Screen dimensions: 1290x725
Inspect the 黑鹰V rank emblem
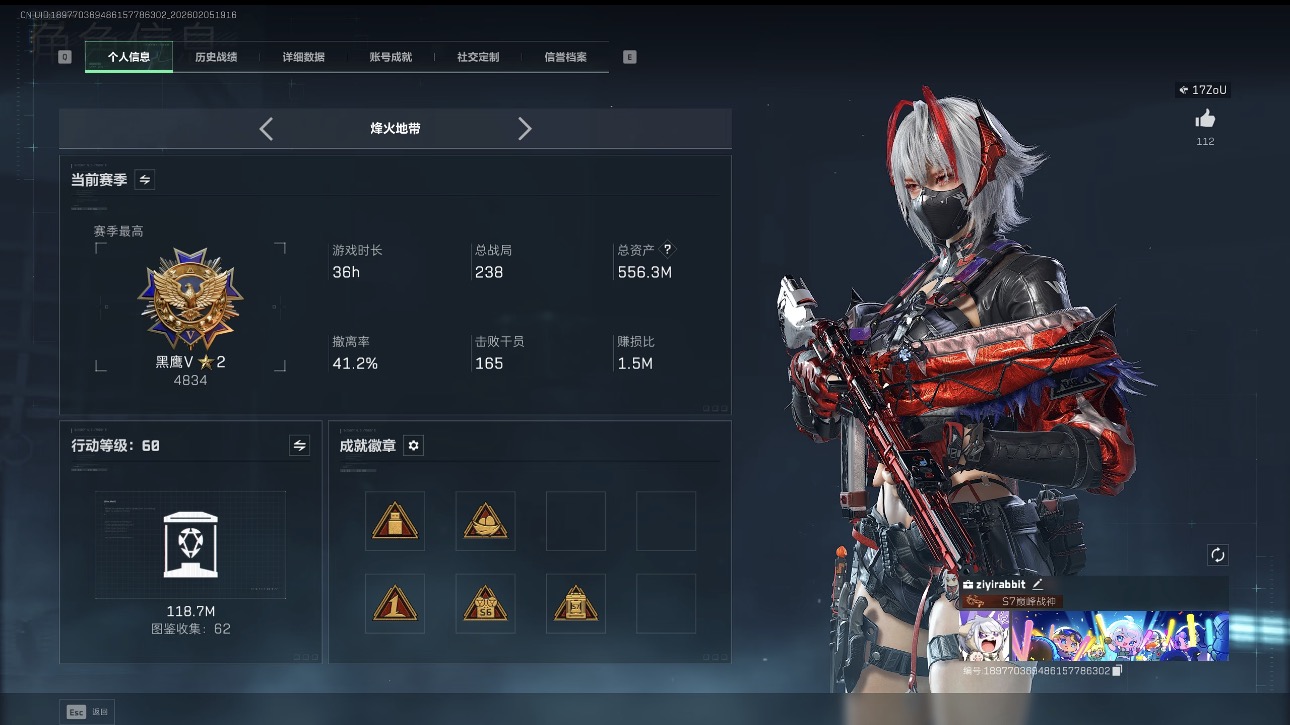click(x=189, y=300)
